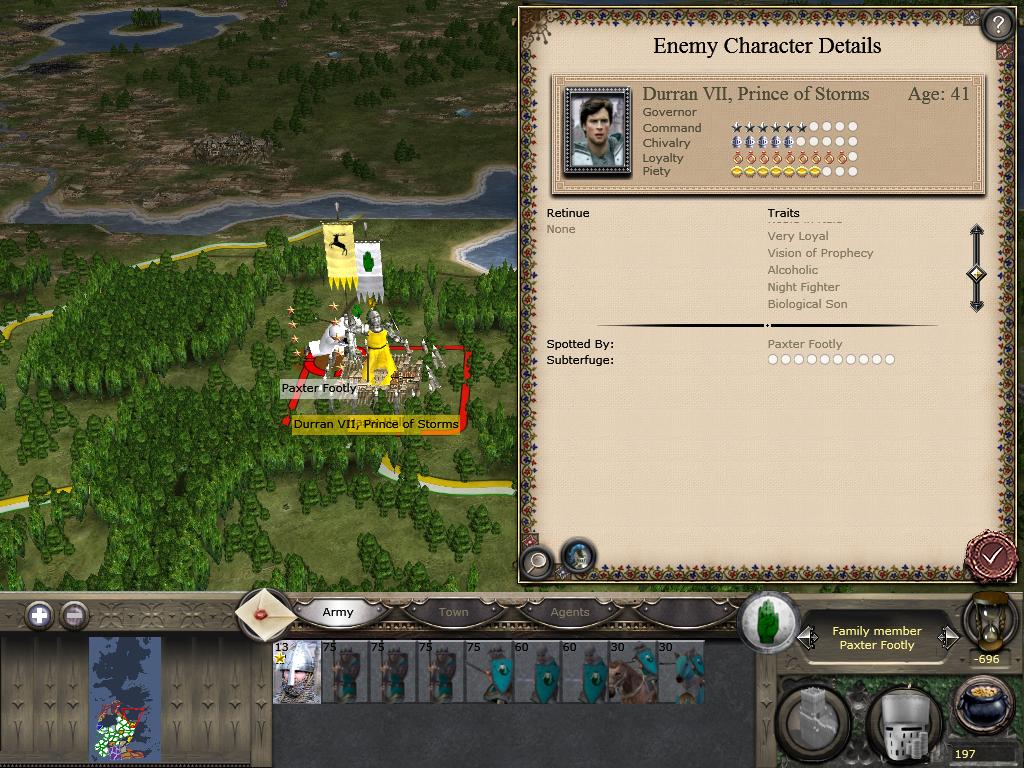Viewport: 1024px width, 768px height.
Task: Click the magnifying glass locate button
Action: coord(537,561)
